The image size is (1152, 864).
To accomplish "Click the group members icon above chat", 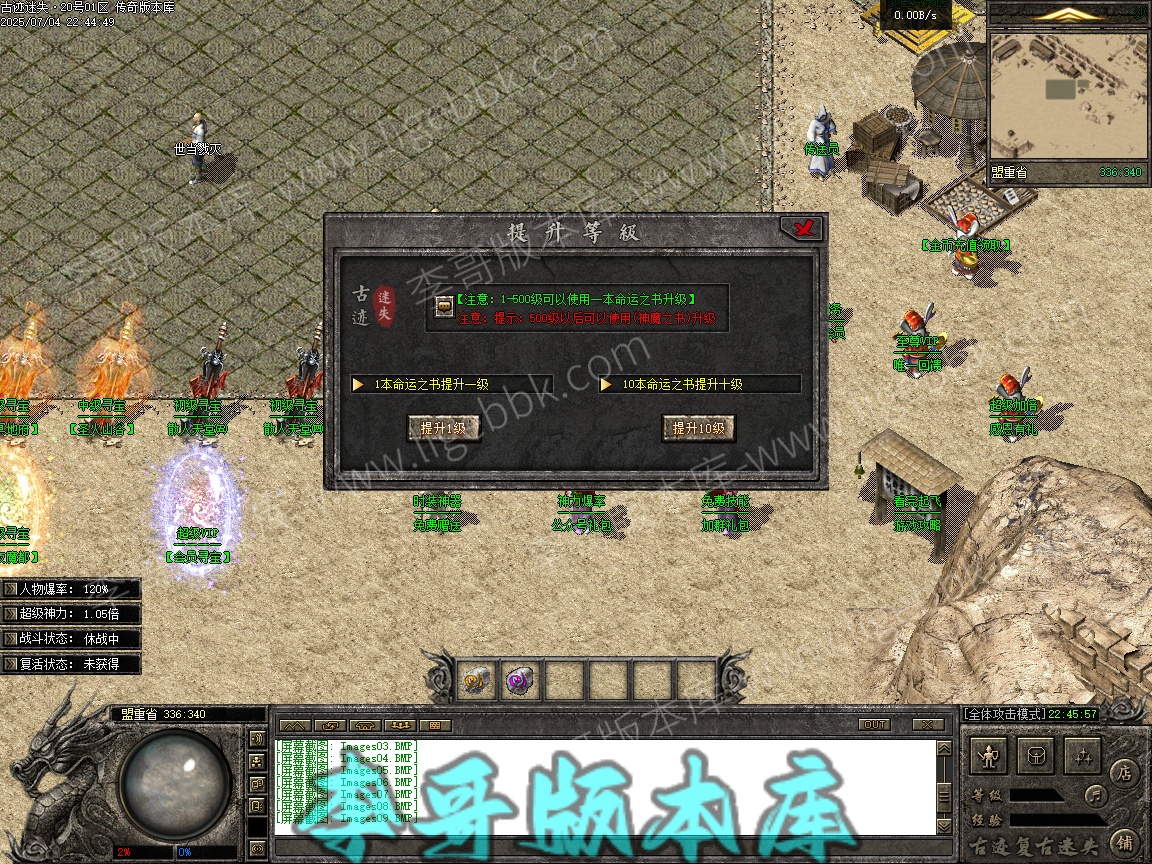I will 401,724.
